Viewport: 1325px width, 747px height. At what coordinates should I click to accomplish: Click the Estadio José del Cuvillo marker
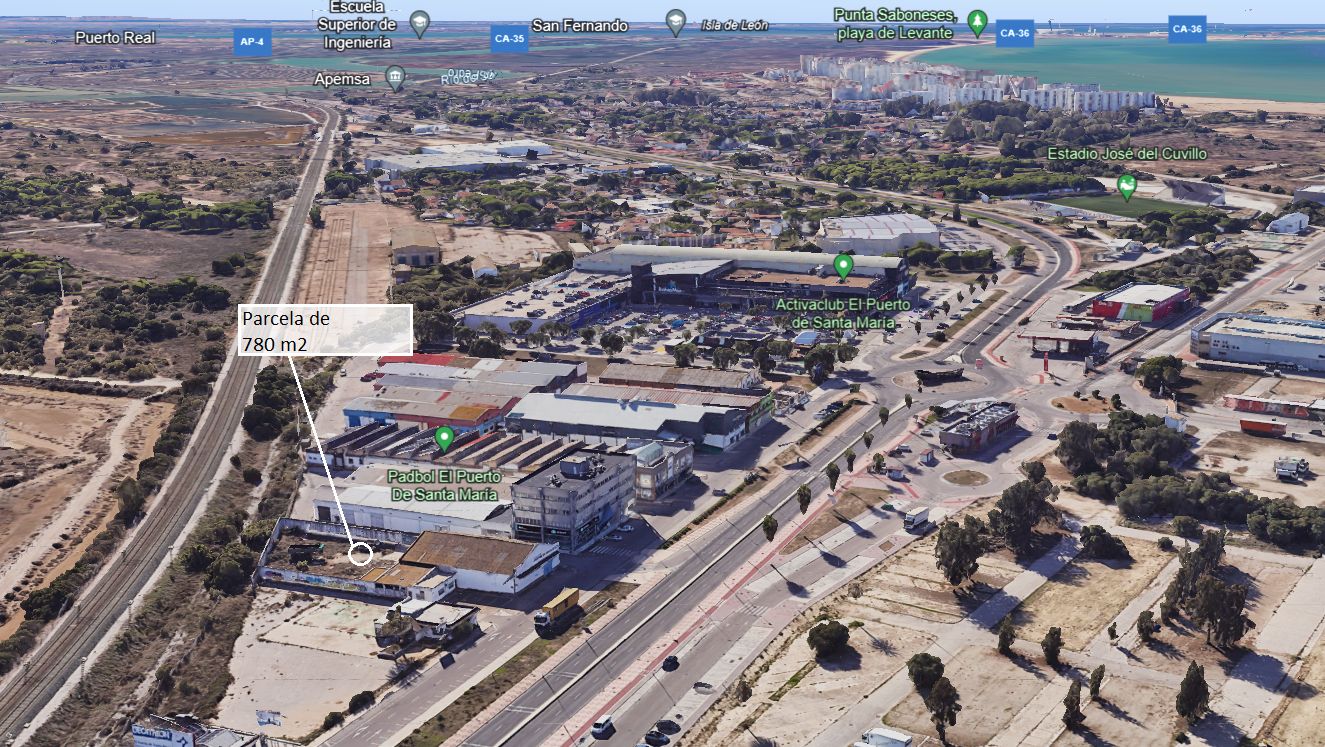pos(1127,186)
